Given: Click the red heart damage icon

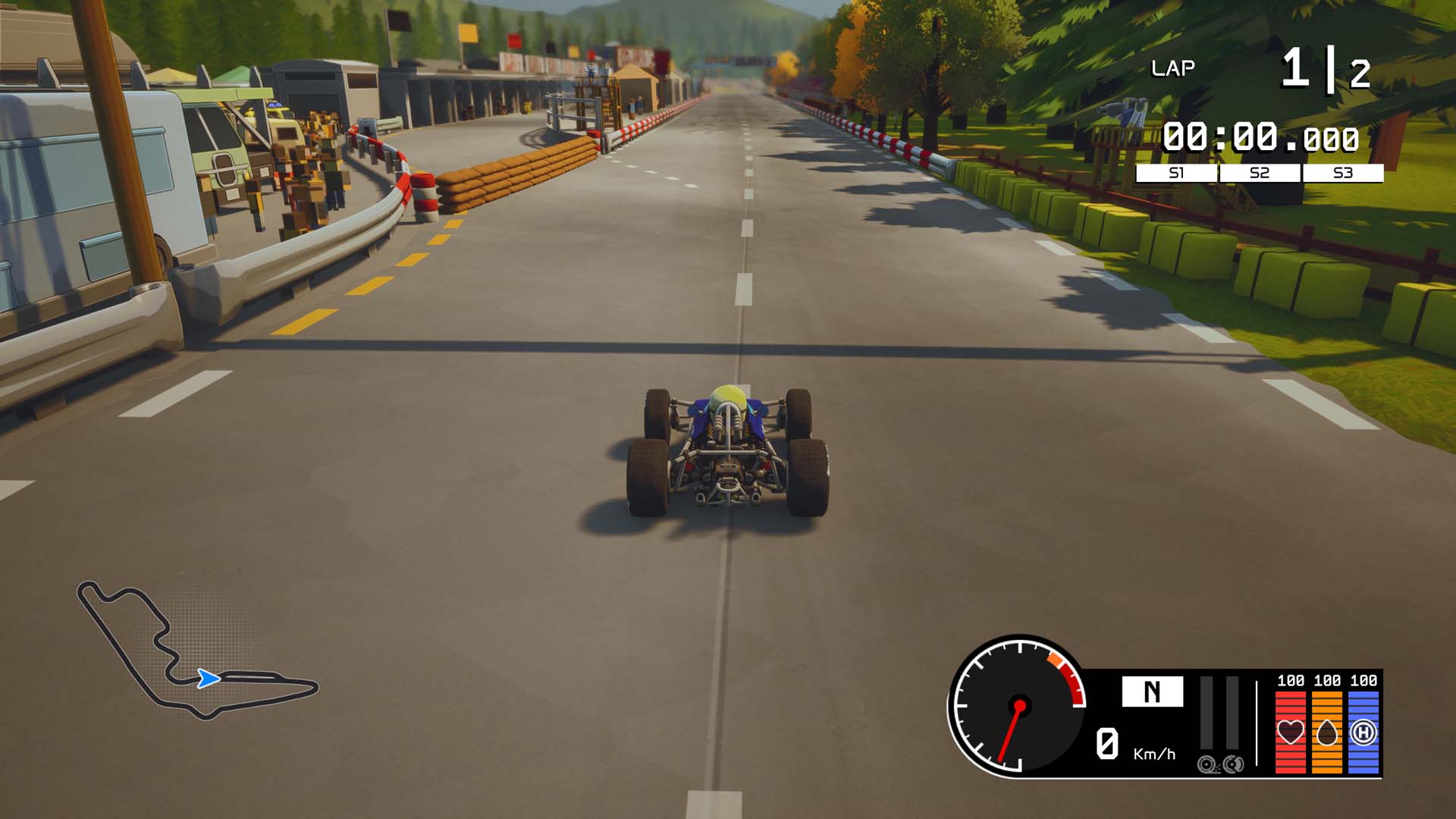Looking at the screenshot, I should (x=1291, y=732).
